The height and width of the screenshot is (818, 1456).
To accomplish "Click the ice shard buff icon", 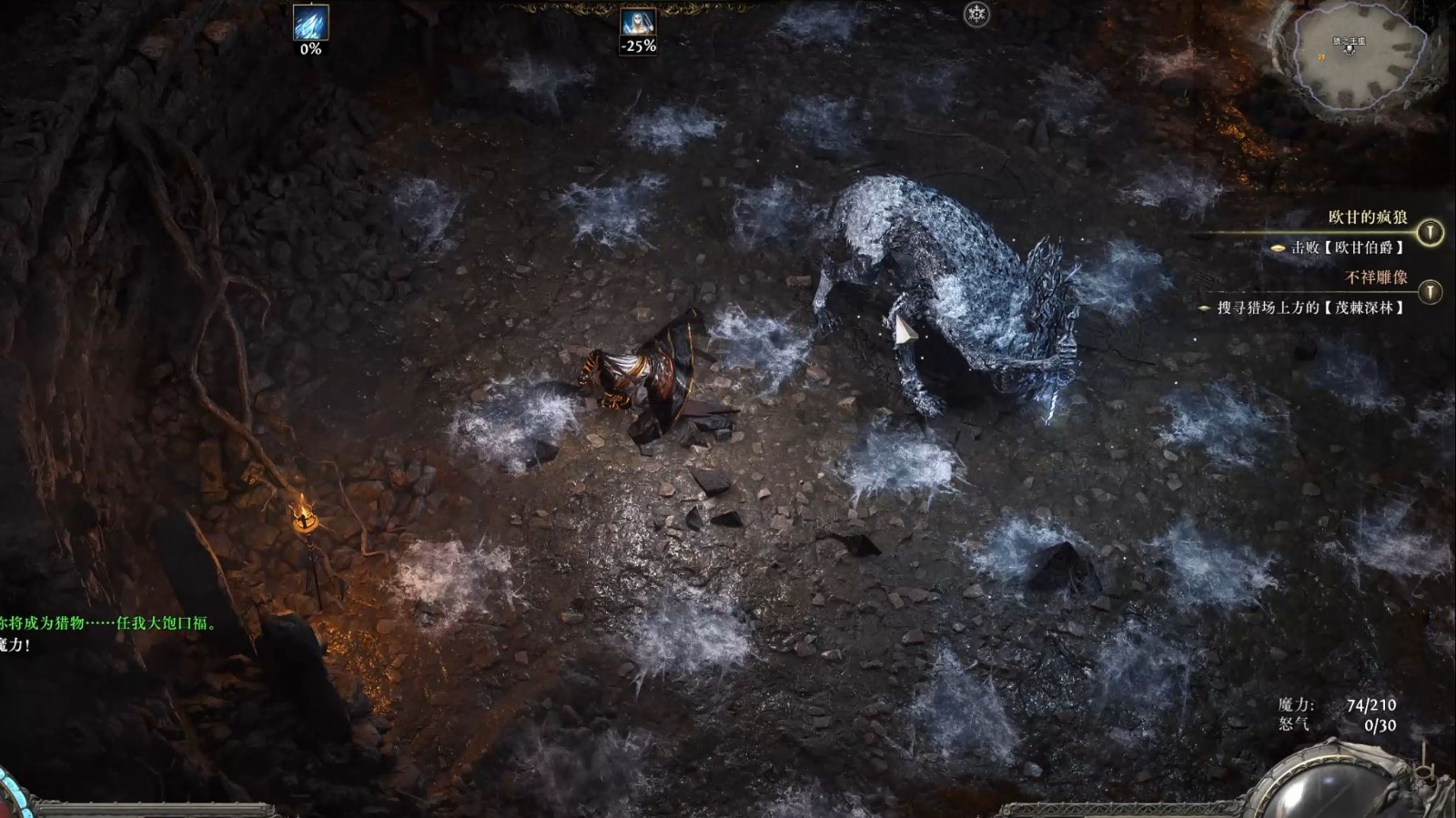I will (x=310, y=23).
